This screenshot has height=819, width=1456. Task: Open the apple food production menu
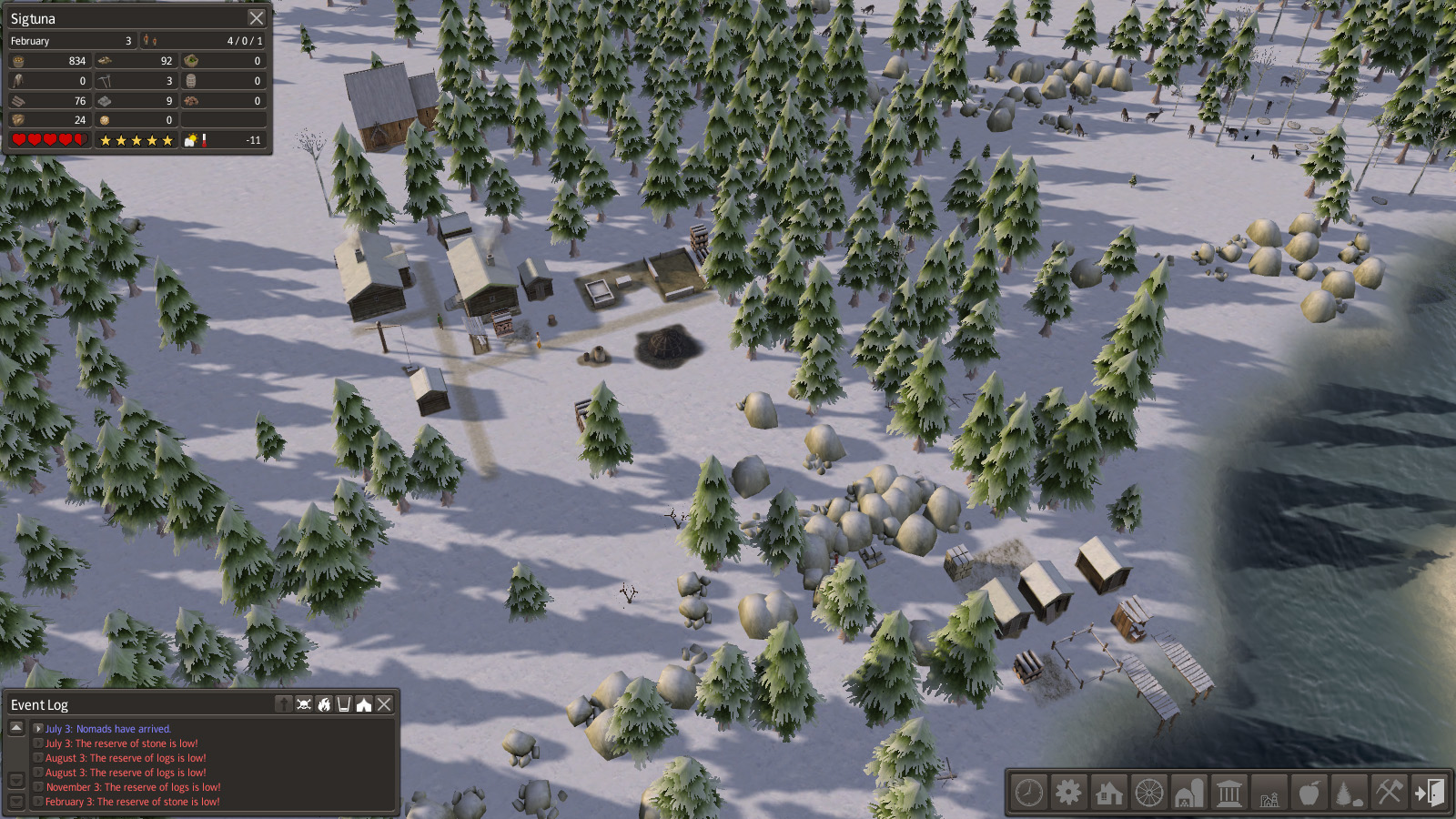coord(1309,793)
